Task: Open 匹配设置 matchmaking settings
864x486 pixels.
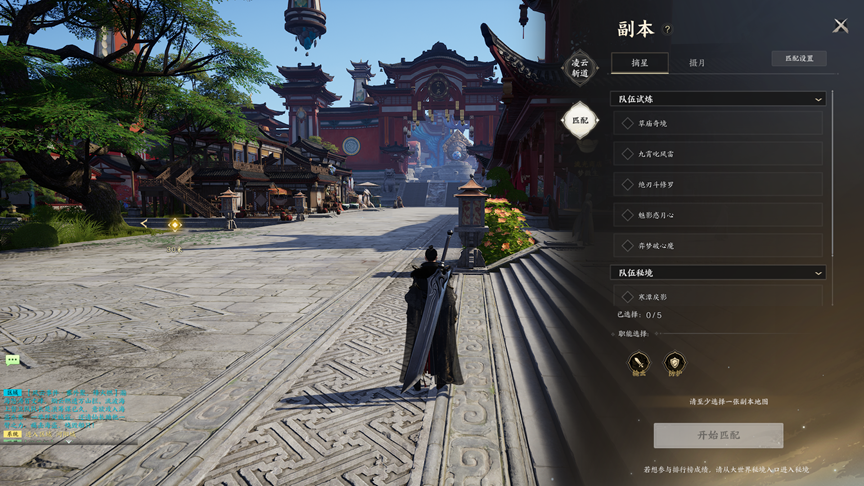Action: point(798,59)
